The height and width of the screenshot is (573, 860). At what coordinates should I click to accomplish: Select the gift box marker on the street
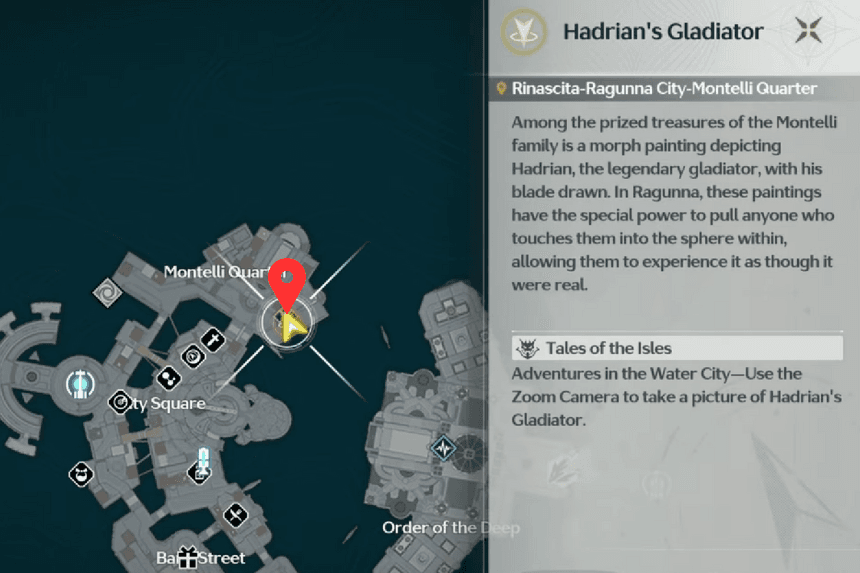point(188,558)
